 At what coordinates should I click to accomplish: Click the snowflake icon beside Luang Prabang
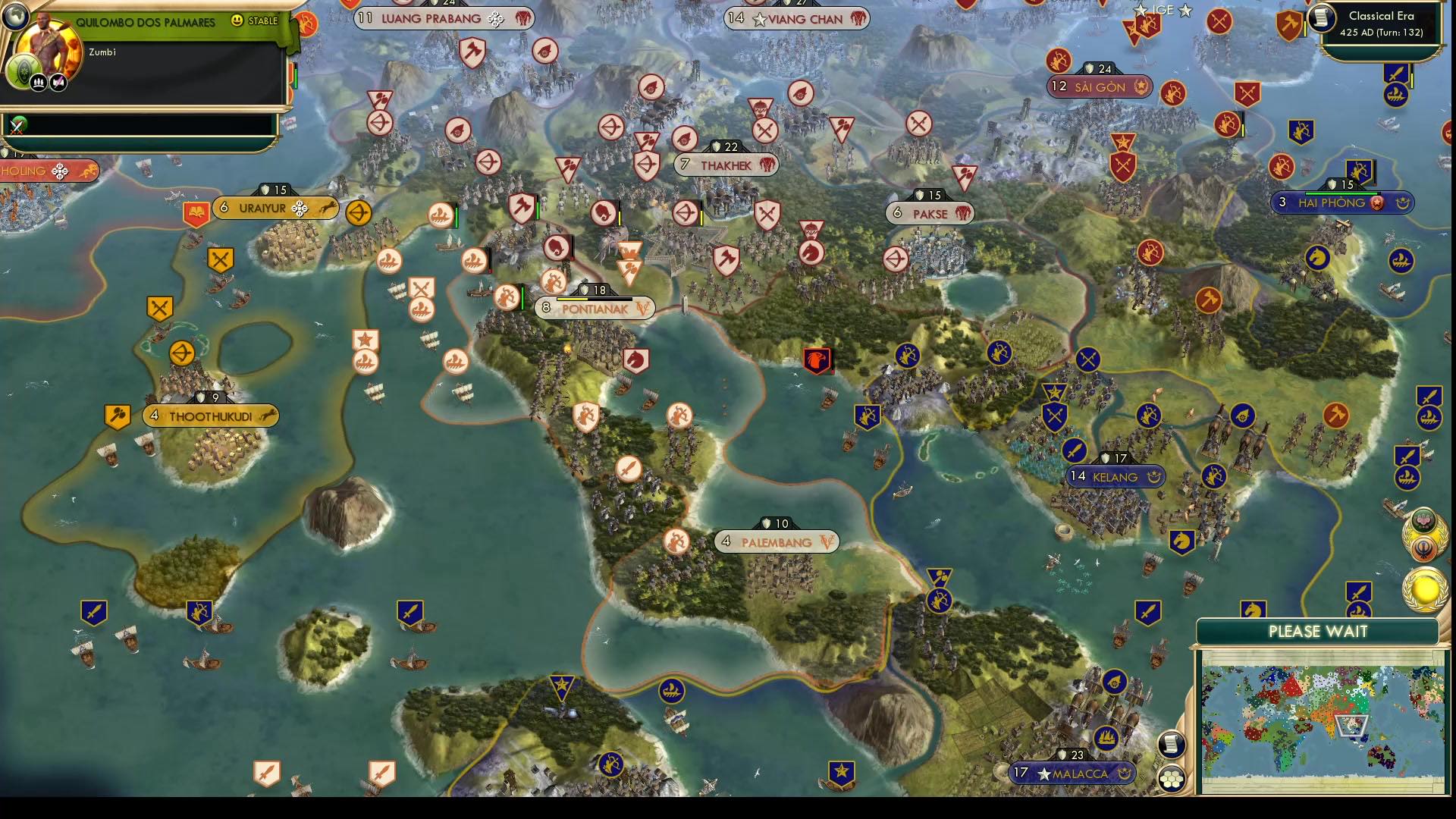[494, 17]
